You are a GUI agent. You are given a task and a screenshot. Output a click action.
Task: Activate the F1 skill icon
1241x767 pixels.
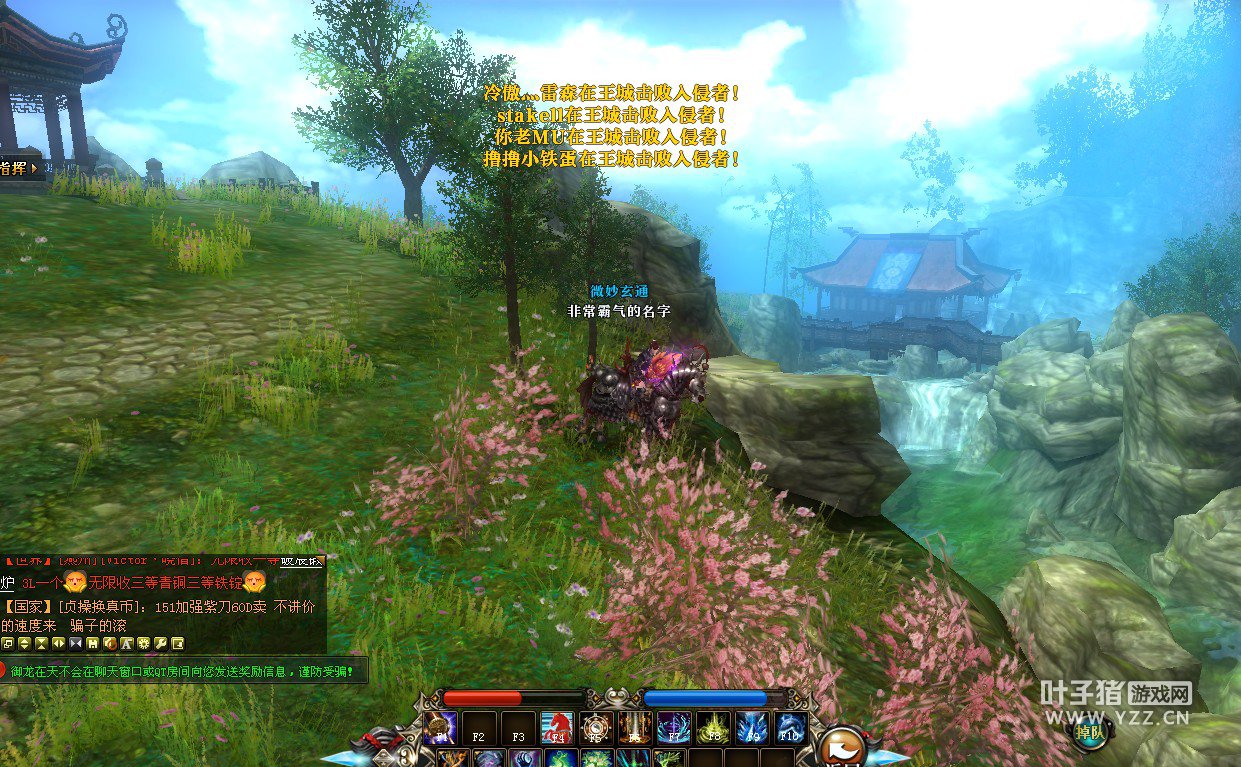pos(440,728)
